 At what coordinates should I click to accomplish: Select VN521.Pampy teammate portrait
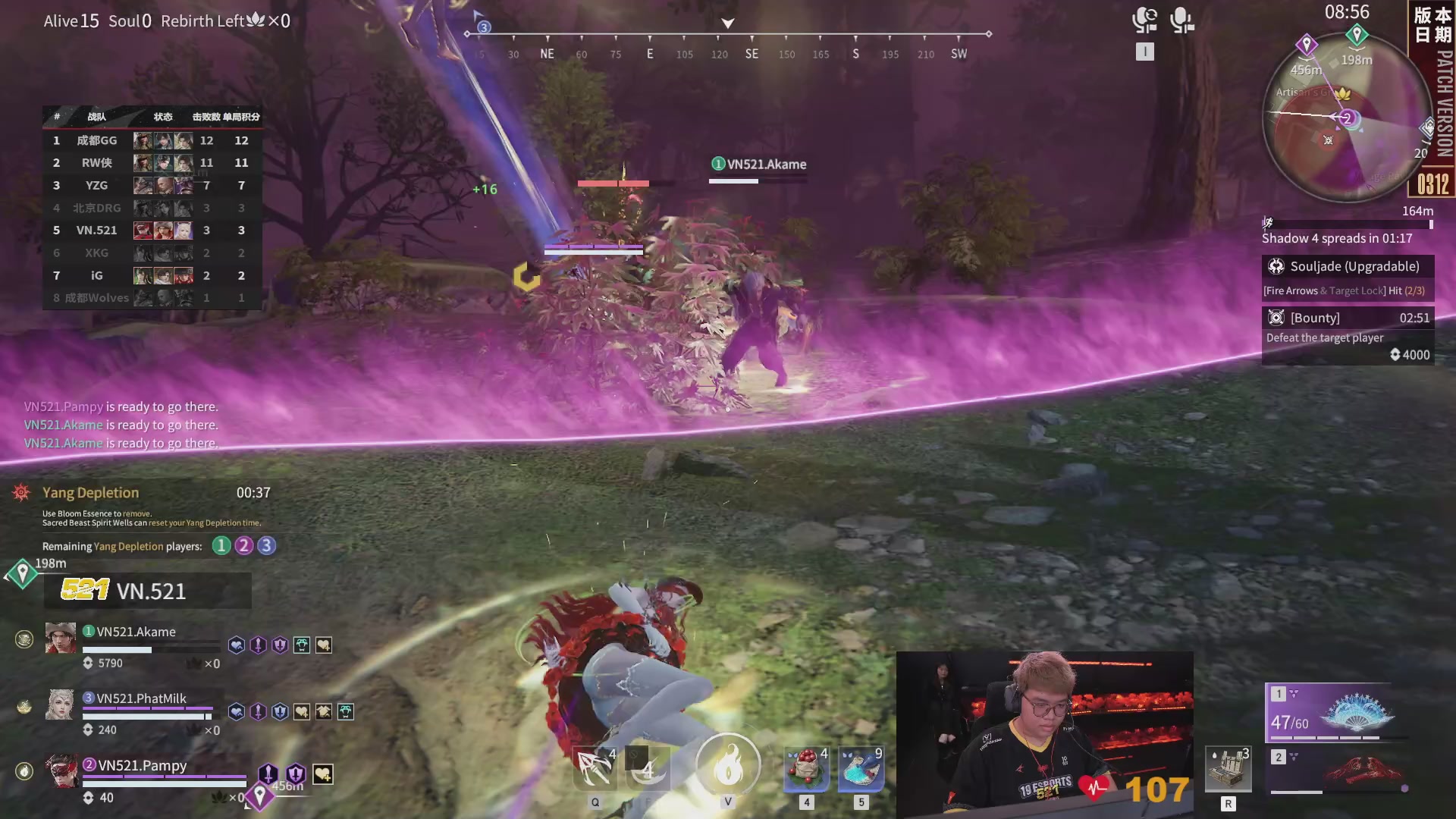(61, 770)
